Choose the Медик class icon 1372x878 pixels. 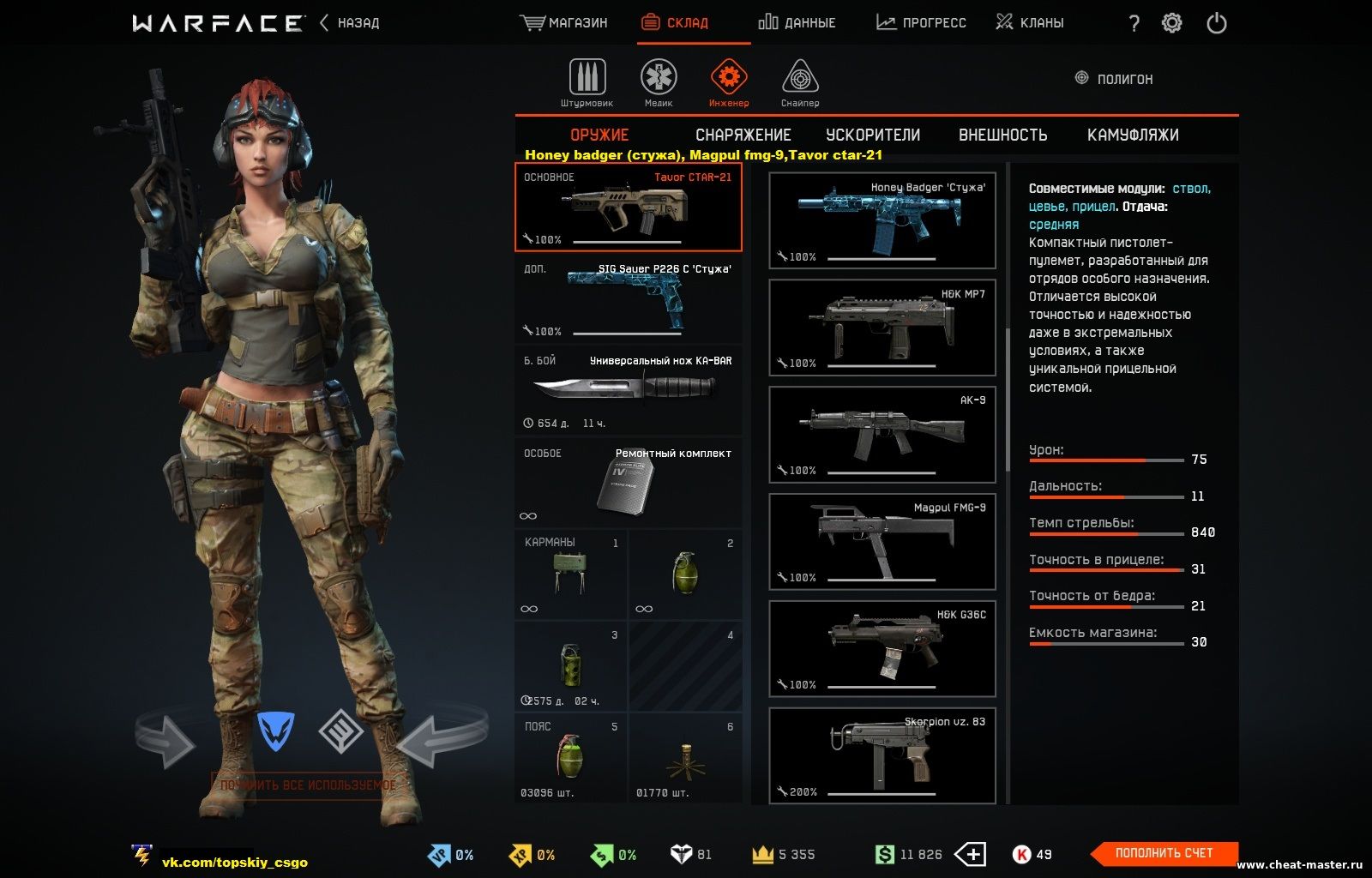pyautogui.click(x=659, y=83)
